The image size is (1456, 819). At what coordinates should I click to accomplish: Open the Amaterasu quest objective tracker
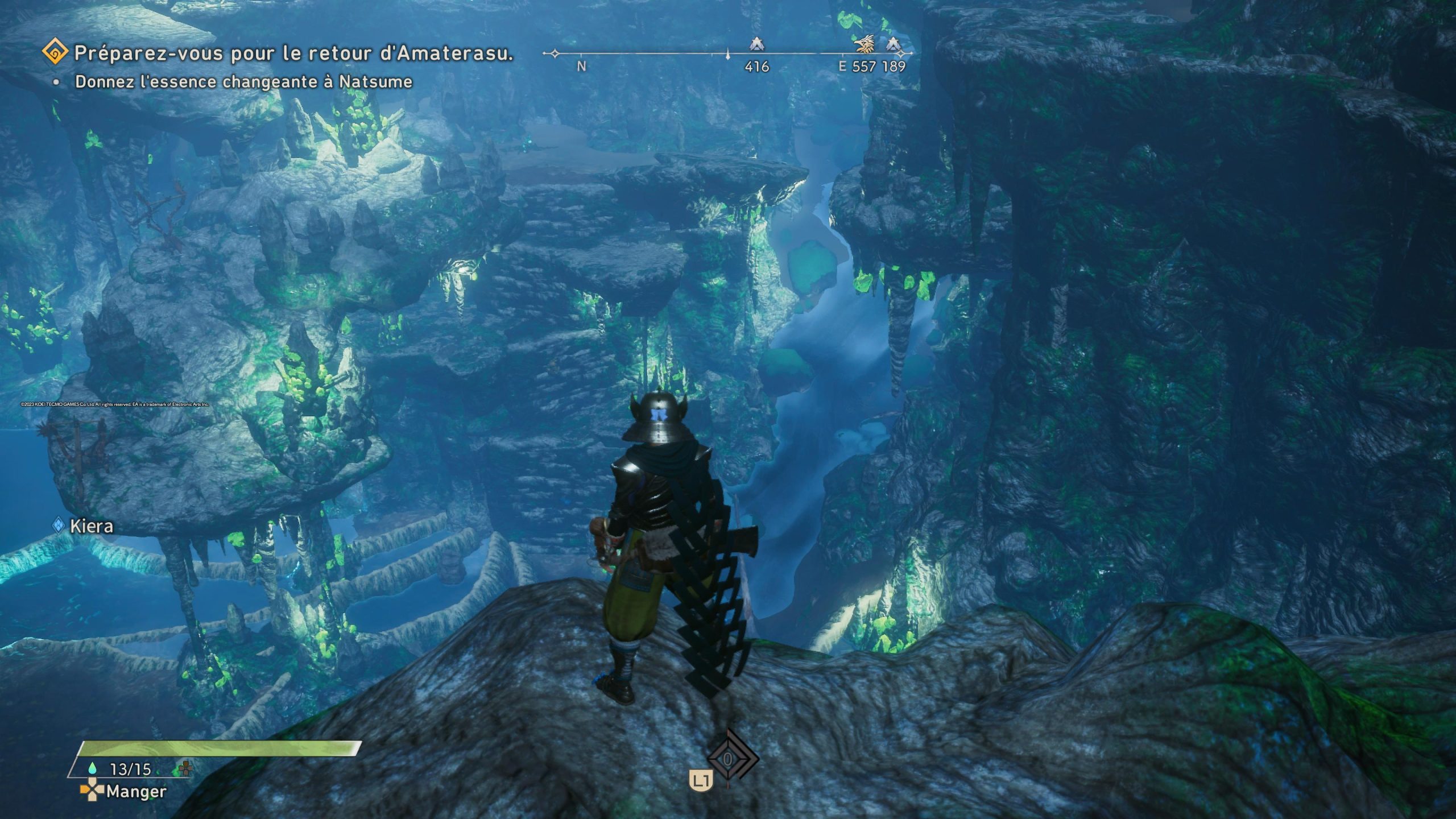coord(56,53)
